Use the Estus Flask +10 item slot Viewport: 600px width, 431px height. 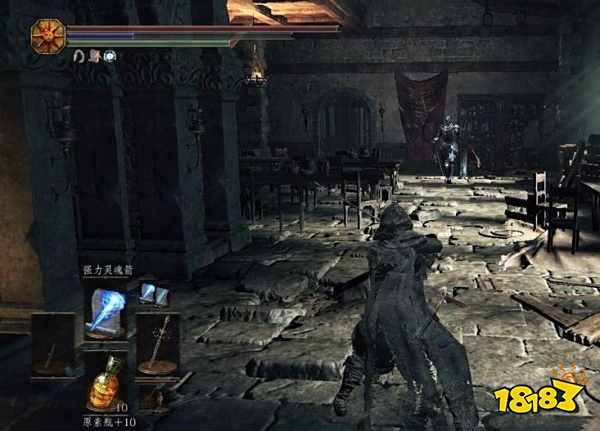coord(106,383)
